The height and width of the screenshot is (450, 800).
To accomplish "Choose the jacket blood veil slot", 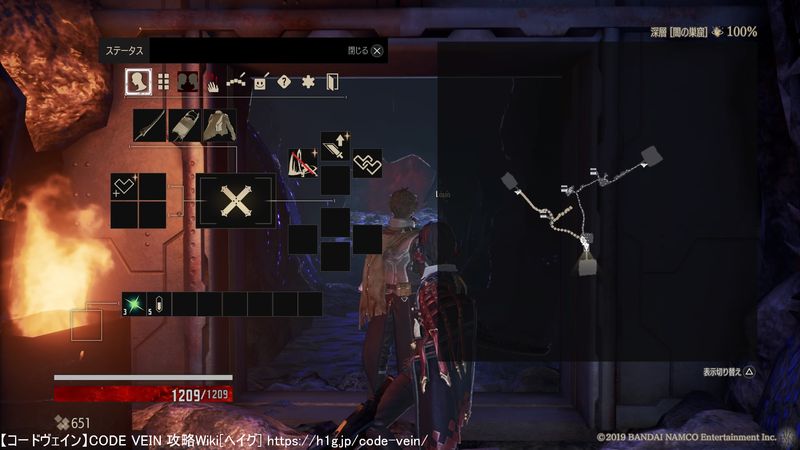I will tap(219, 126).
